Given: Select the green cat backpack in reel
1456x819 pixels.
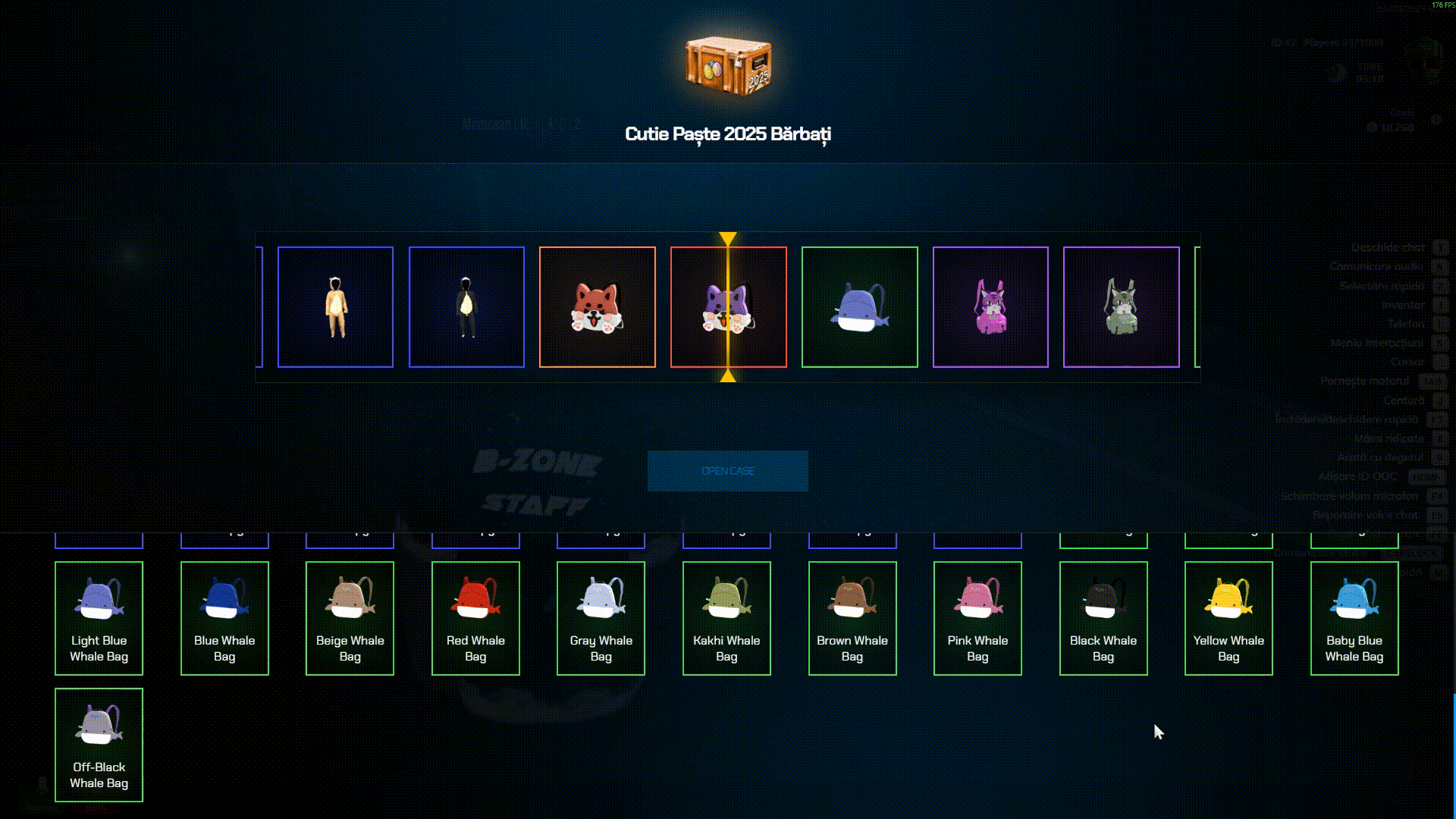Looking at the screenshot, I should (1121, 307).
